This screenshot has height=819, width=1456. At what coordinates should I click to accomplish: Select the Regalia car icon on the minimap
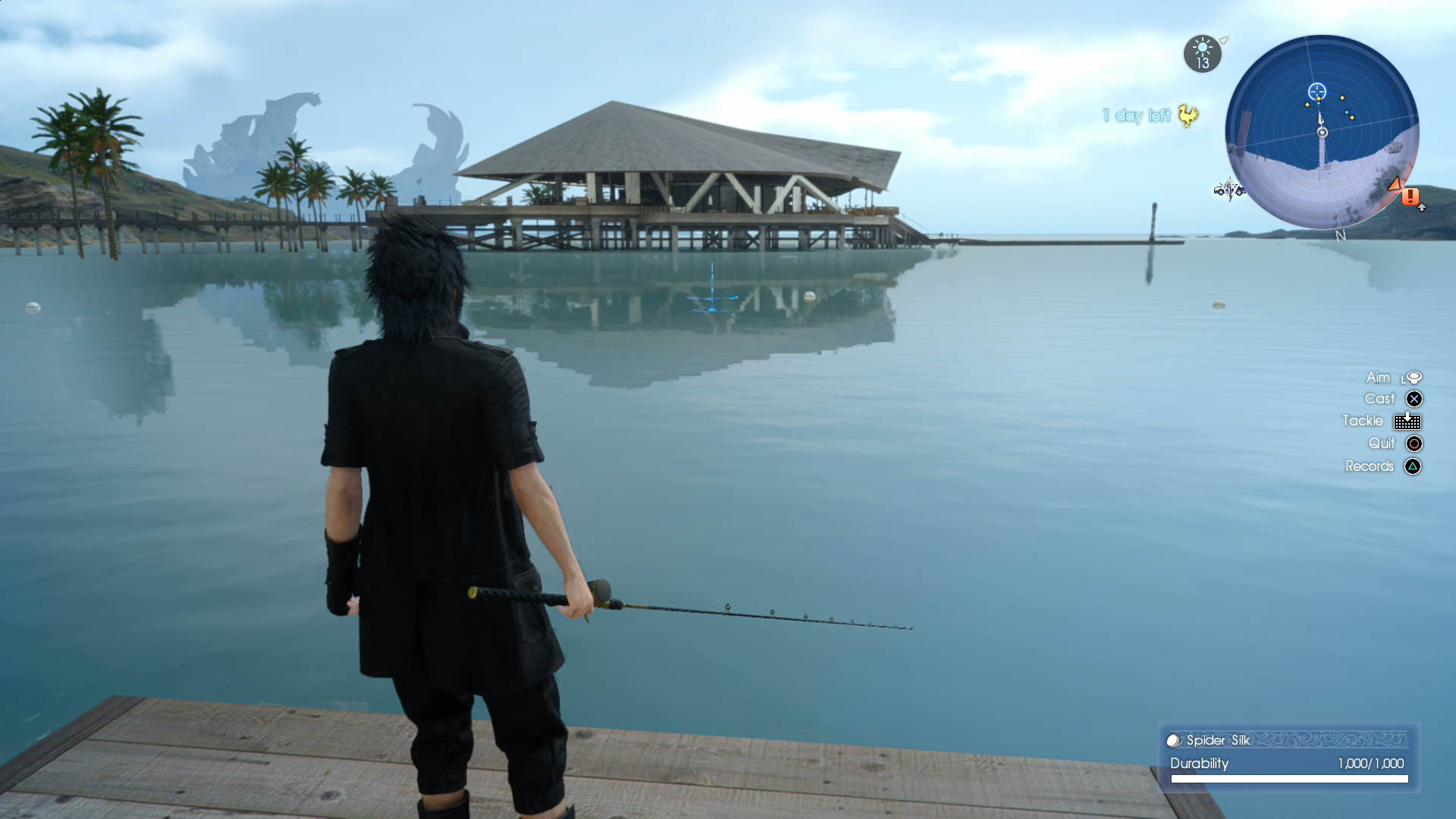click(1229, 191)
